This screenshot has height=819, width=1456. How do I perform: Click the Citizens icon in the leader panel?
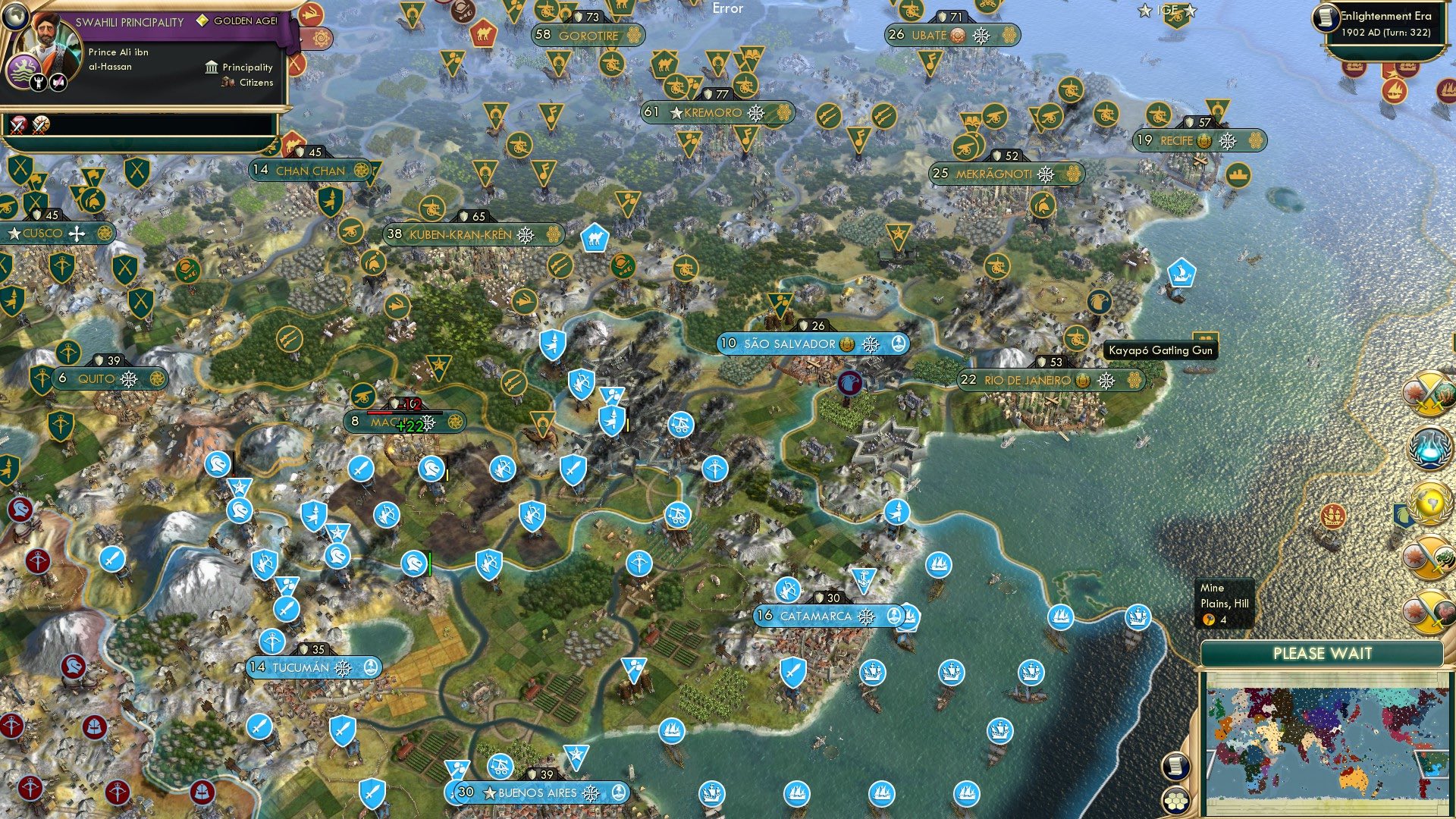click(x=226, y=83)
